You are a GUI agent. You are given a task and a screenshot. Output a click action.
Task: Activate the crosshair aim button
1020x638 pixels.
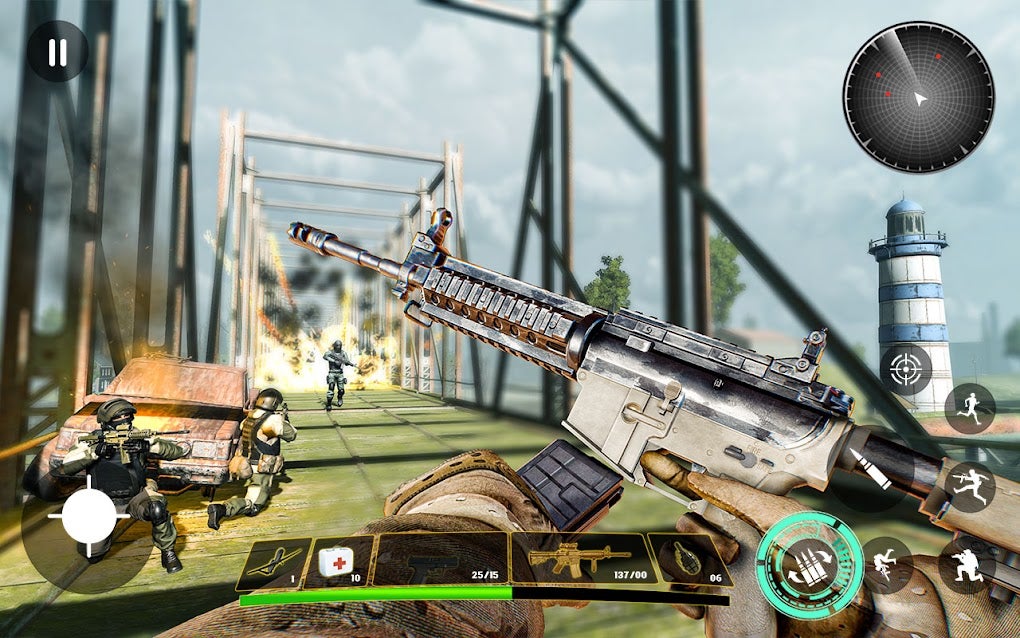pyautogui.click(x=906, y=369)
